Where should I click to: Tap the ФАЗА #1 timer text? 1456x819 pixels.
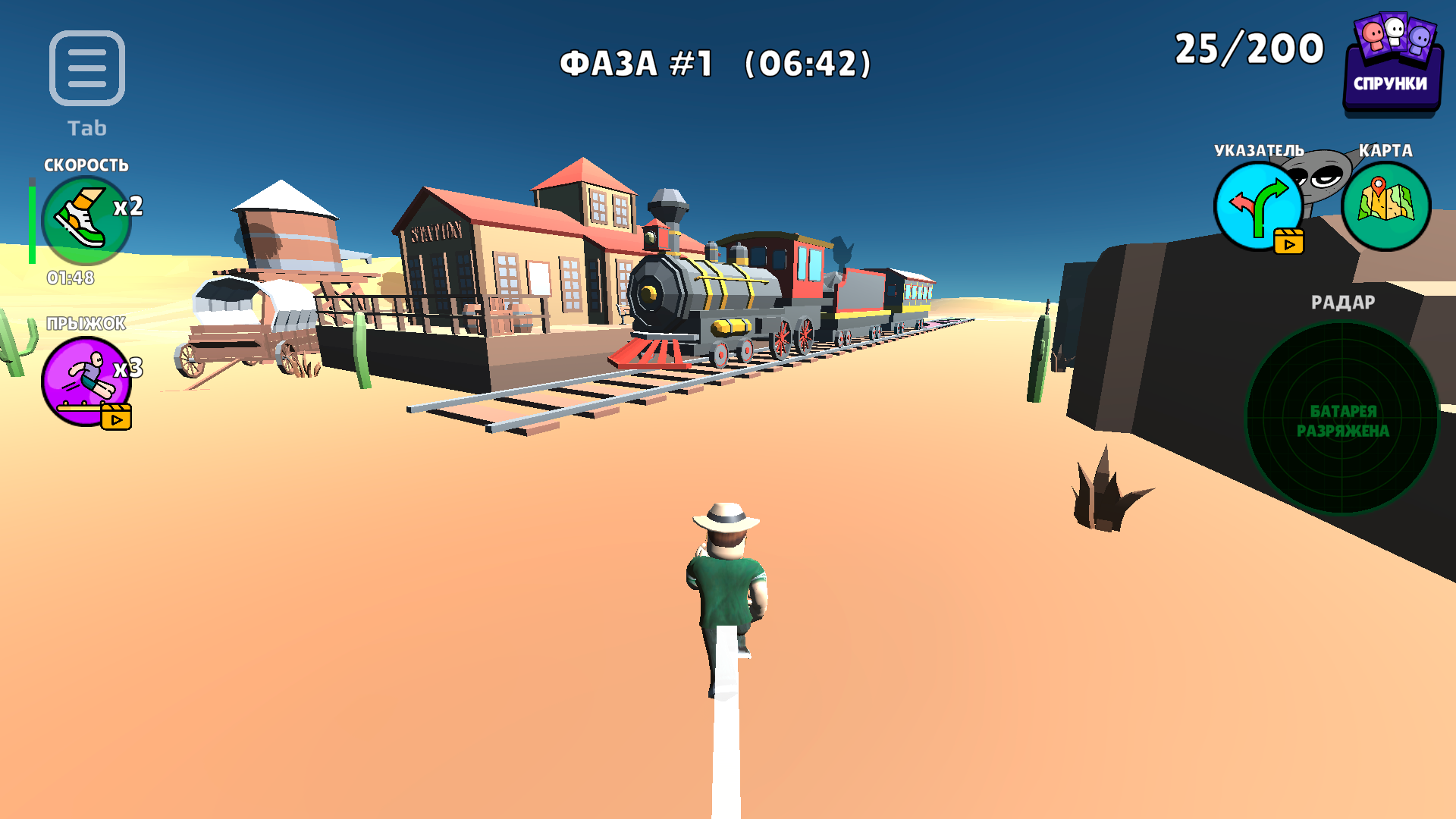pos(715,64)
